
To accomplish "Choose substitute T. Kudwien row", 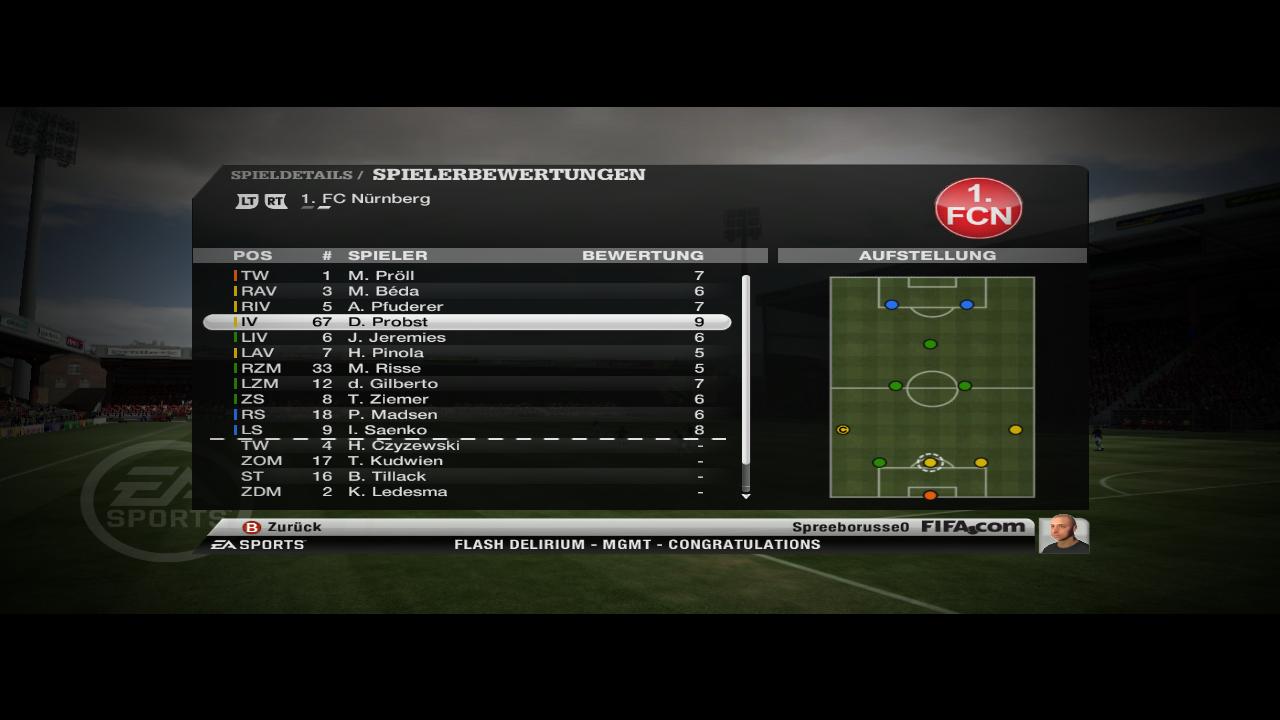I will [x=468, y=461].
